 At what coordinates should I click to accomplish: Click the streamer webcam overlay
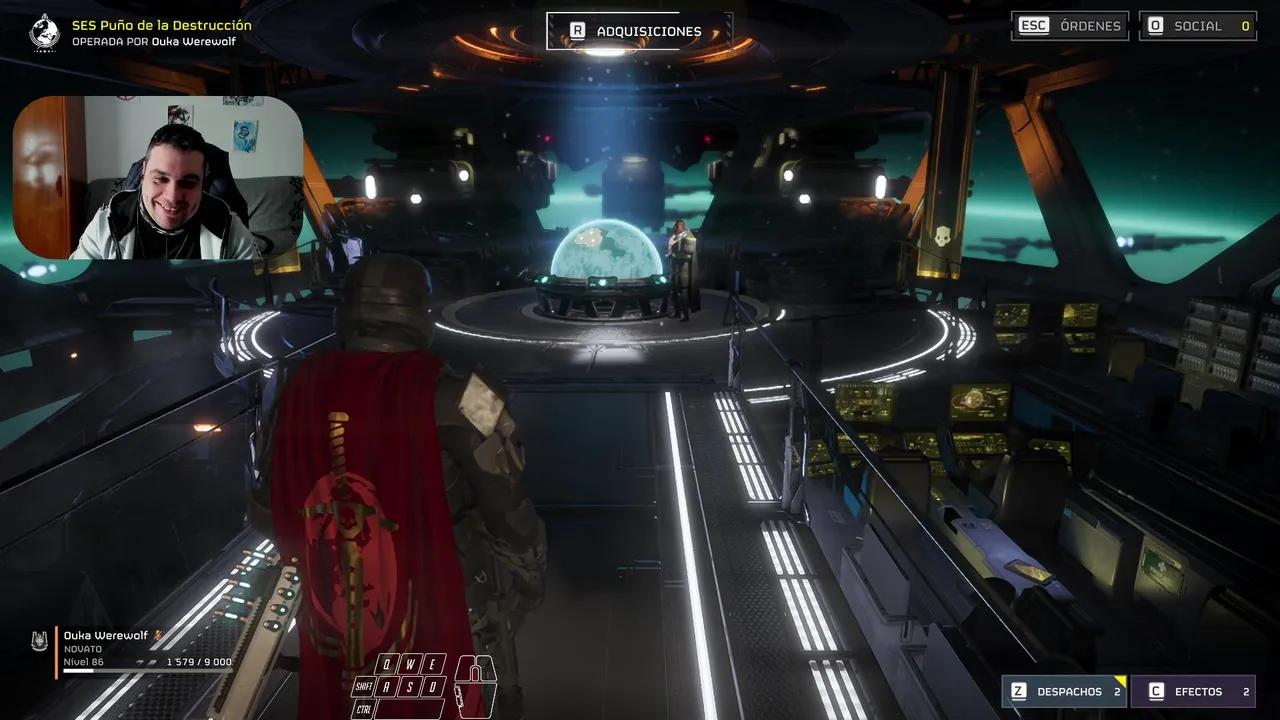click(158, 178)
